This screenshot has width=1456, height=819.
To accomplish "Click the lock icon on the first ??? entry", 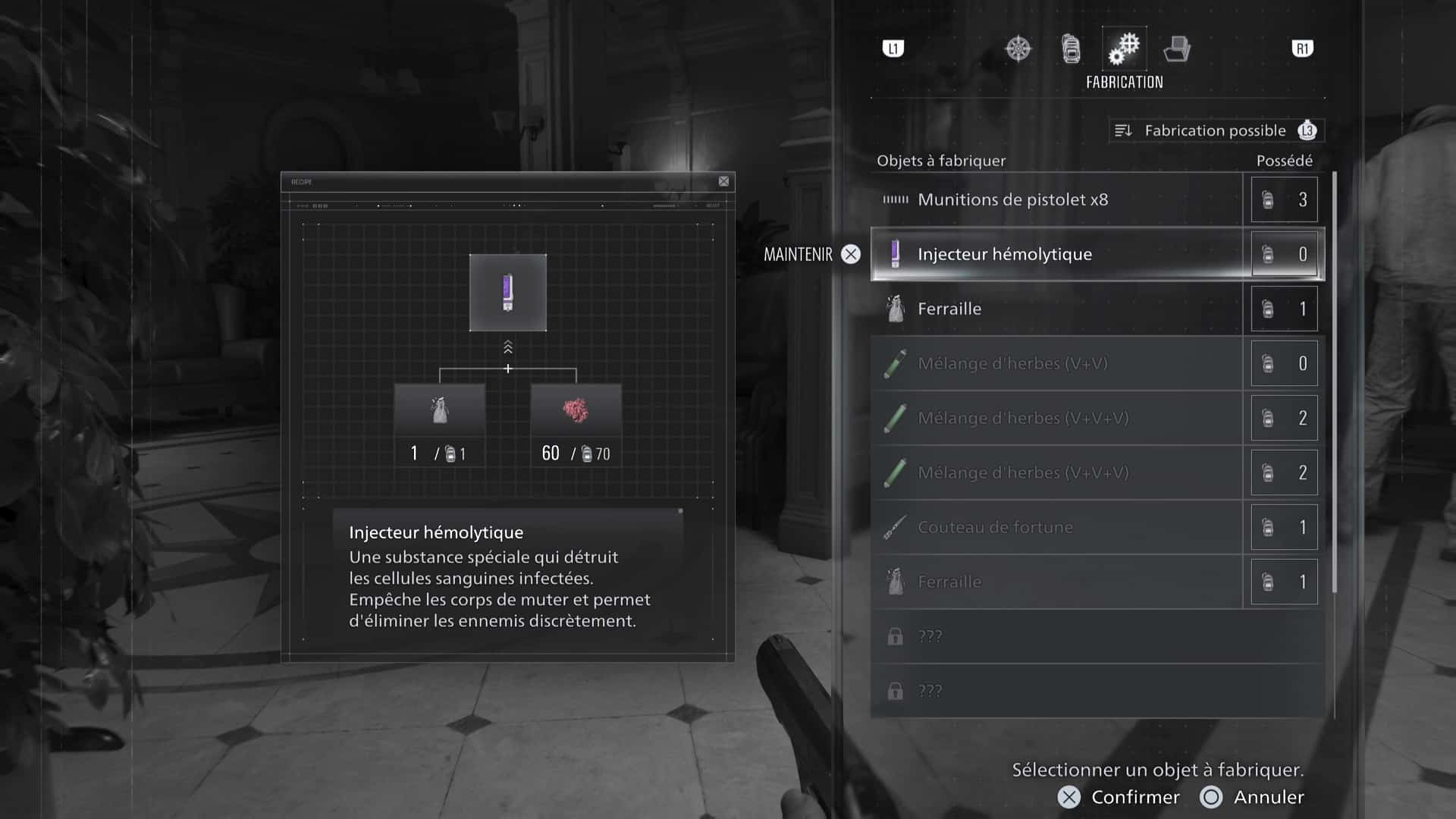I will click(x=896, y=635).
